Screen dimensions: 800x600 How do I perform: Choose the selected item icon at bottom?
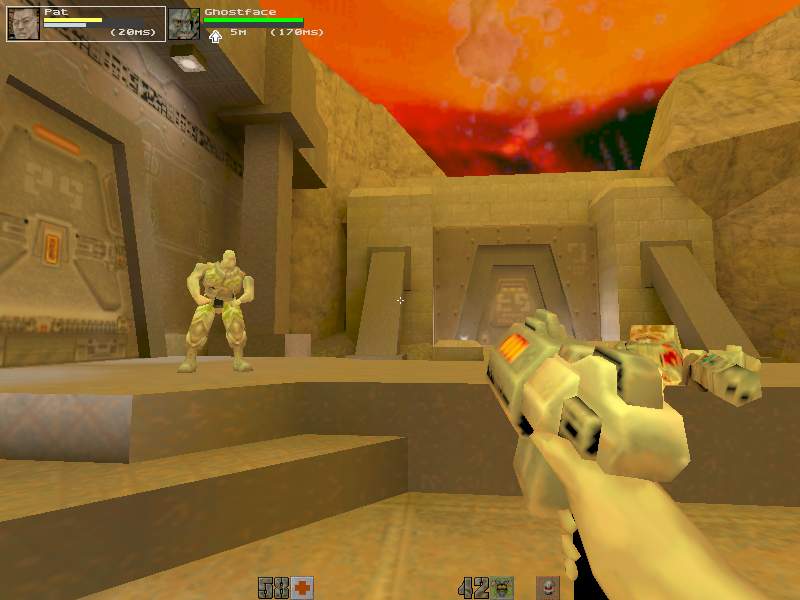[547, 587]
